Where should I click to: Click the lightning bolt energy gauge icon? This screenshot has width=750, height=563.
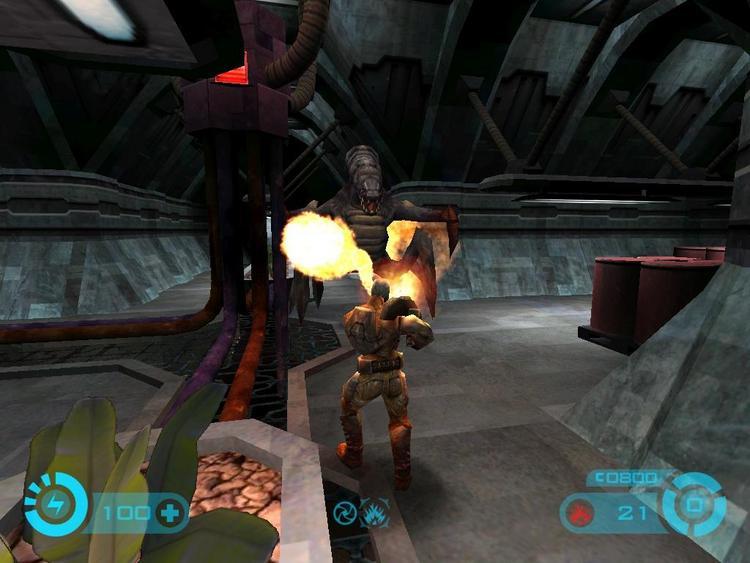pos(55,505)
